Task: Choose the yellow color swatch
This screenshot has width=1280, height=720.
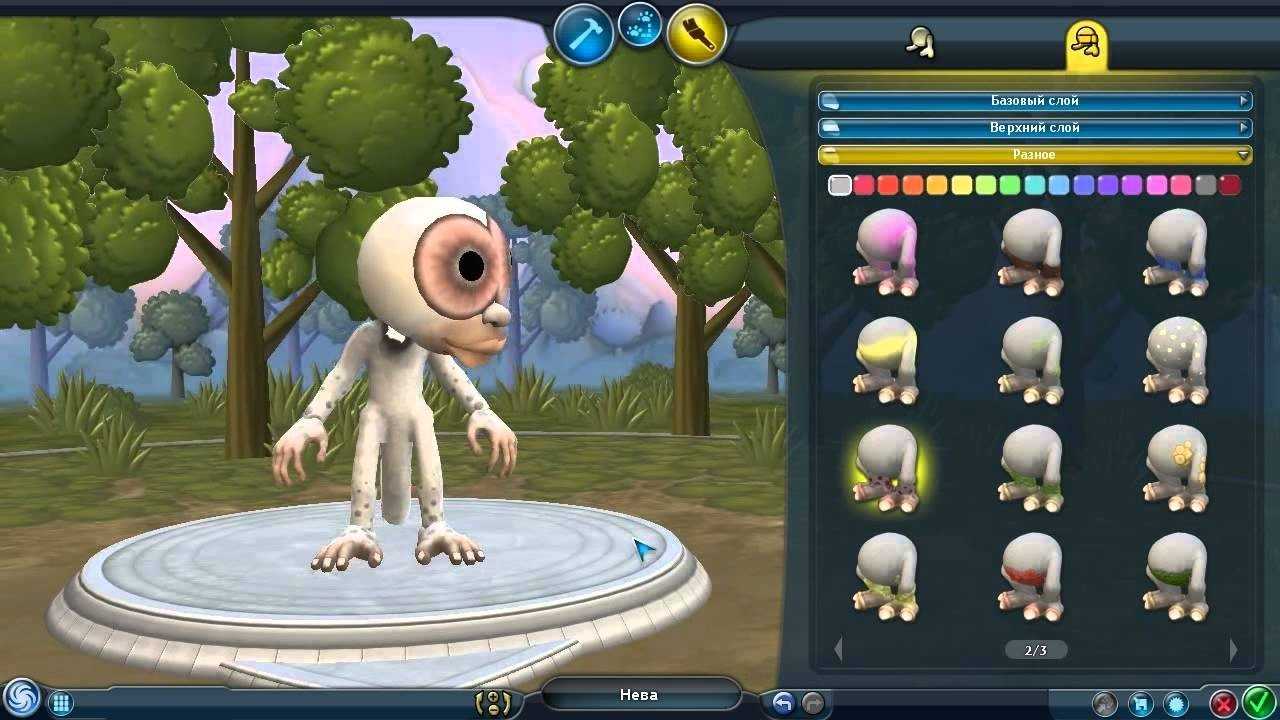Action: [962, 185]
